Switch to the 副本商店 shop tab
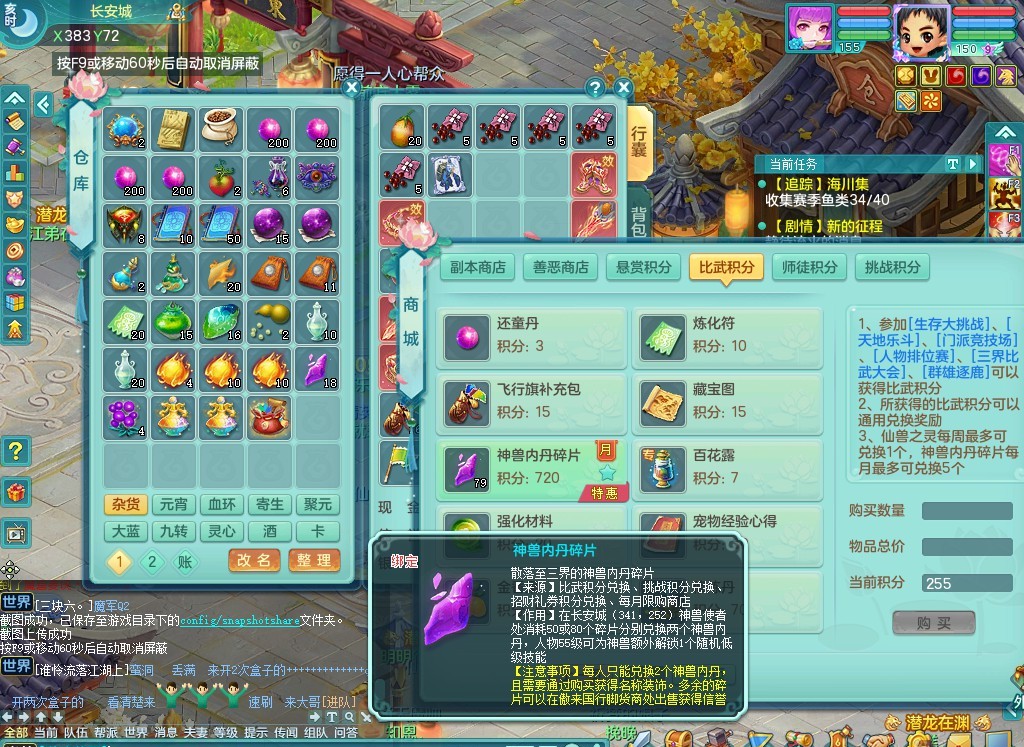The width and height of the screenshot is (1024, 747). tap(478, 267)
